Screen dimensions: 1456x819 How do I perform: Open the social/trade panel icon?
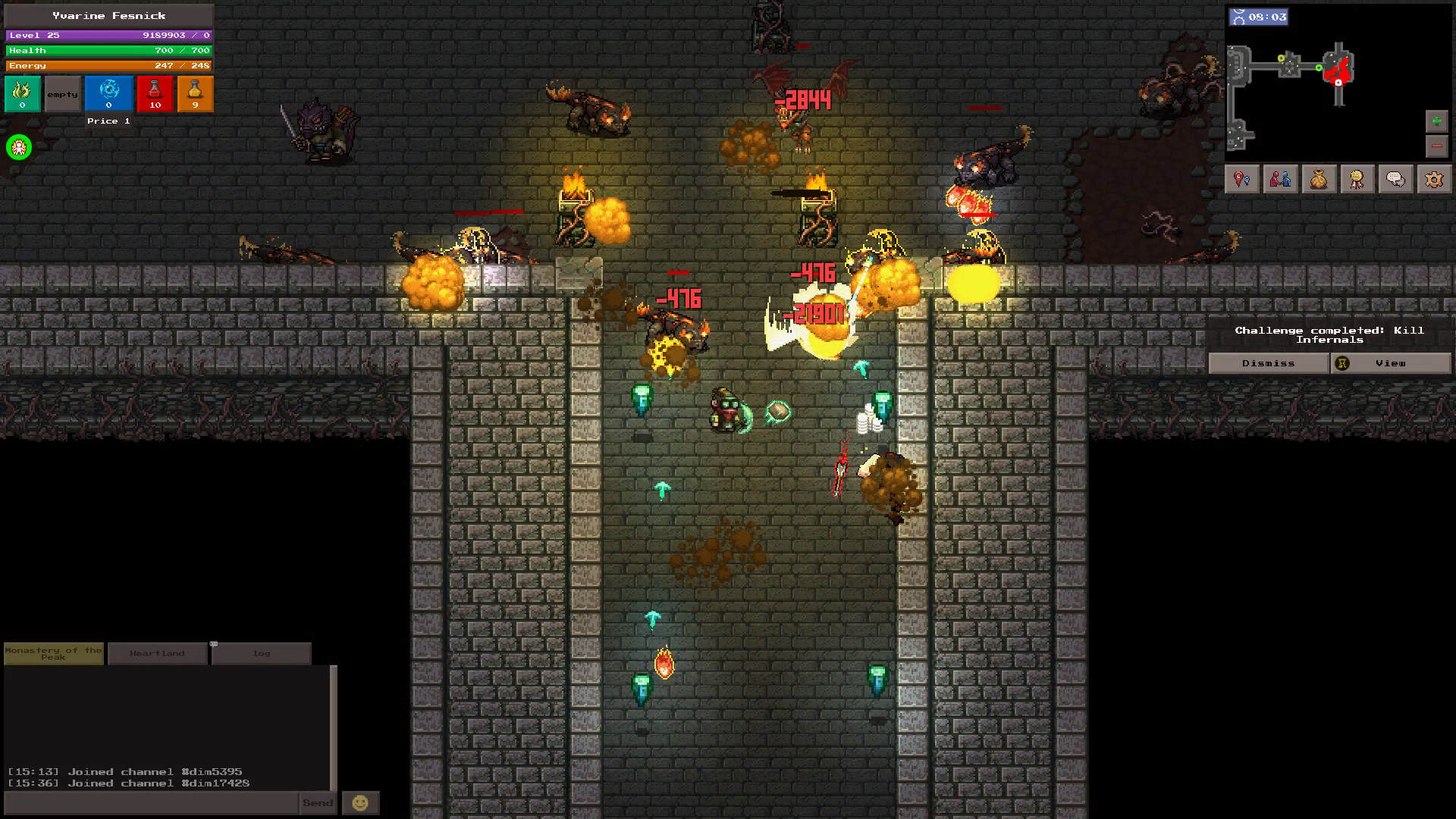1280,180
